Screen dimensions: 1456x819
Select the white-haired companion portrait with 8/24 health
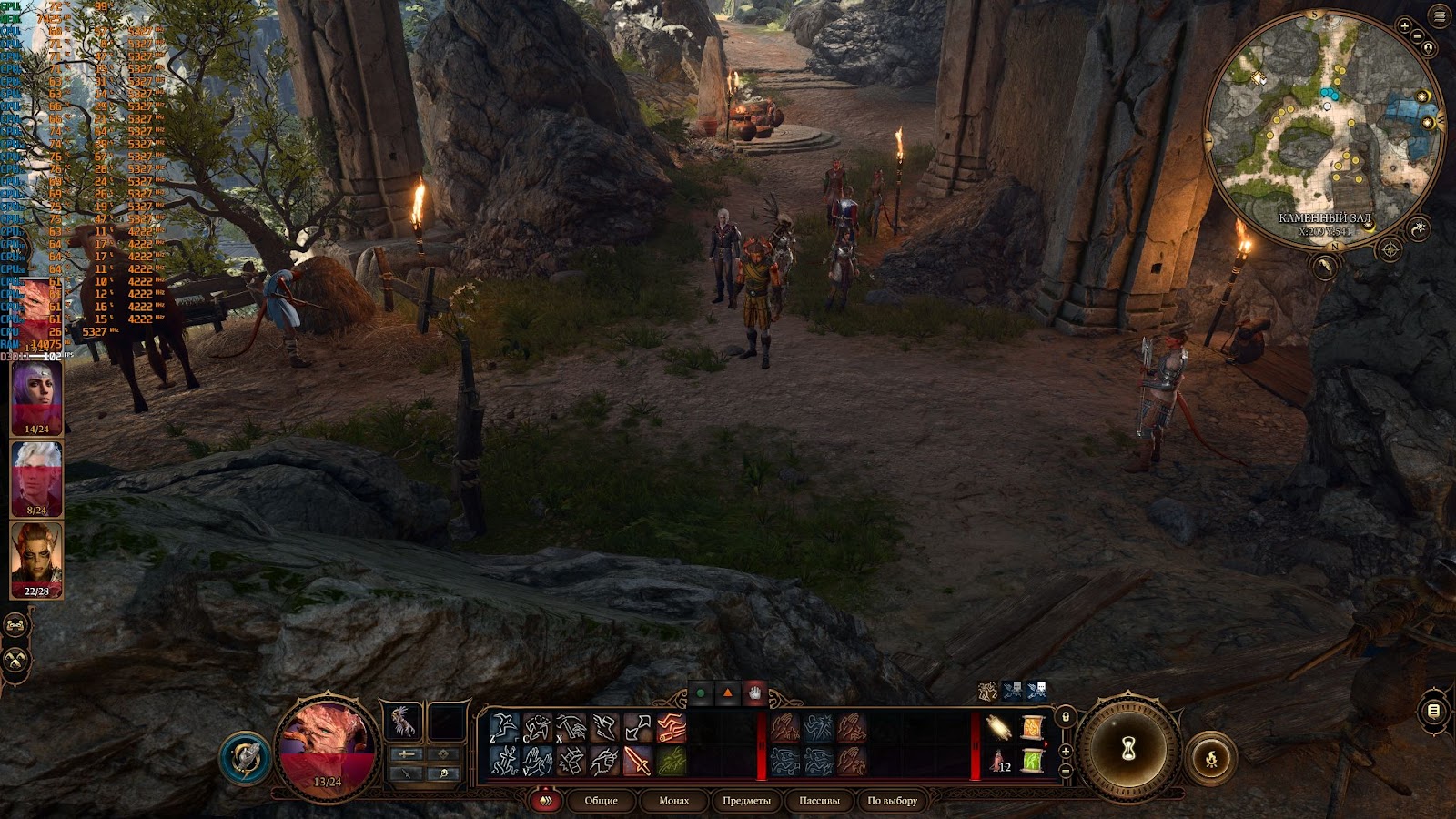tap(36, 478)
